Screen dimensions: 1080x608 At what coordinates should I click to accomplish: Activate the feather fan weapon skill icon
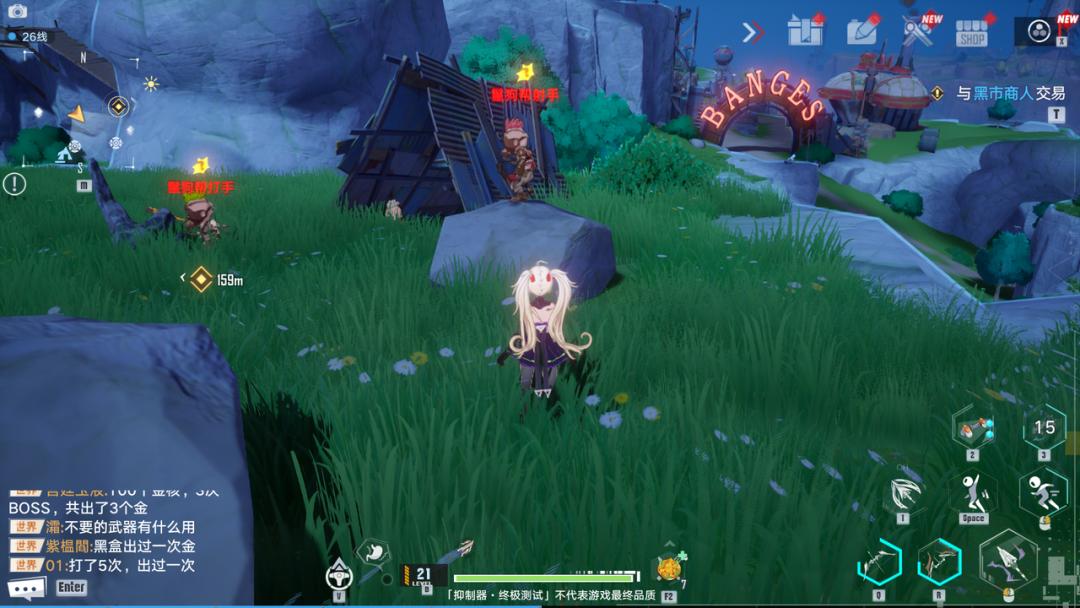[x=904, y=492]
